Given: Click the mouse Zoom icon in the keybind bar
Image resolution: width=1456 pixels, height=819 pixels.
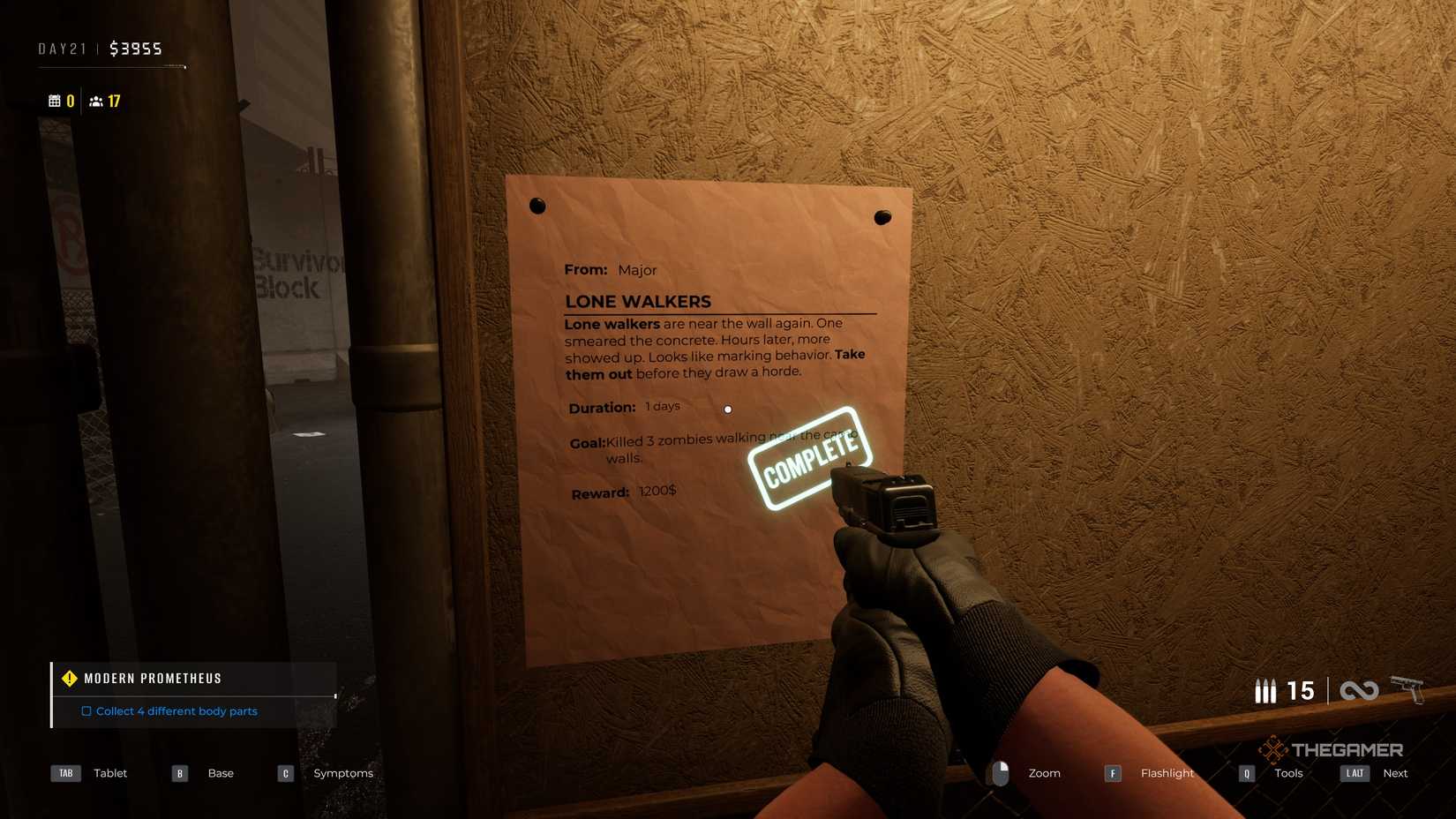Looking at the screenshot, I should coord(1000,773).
